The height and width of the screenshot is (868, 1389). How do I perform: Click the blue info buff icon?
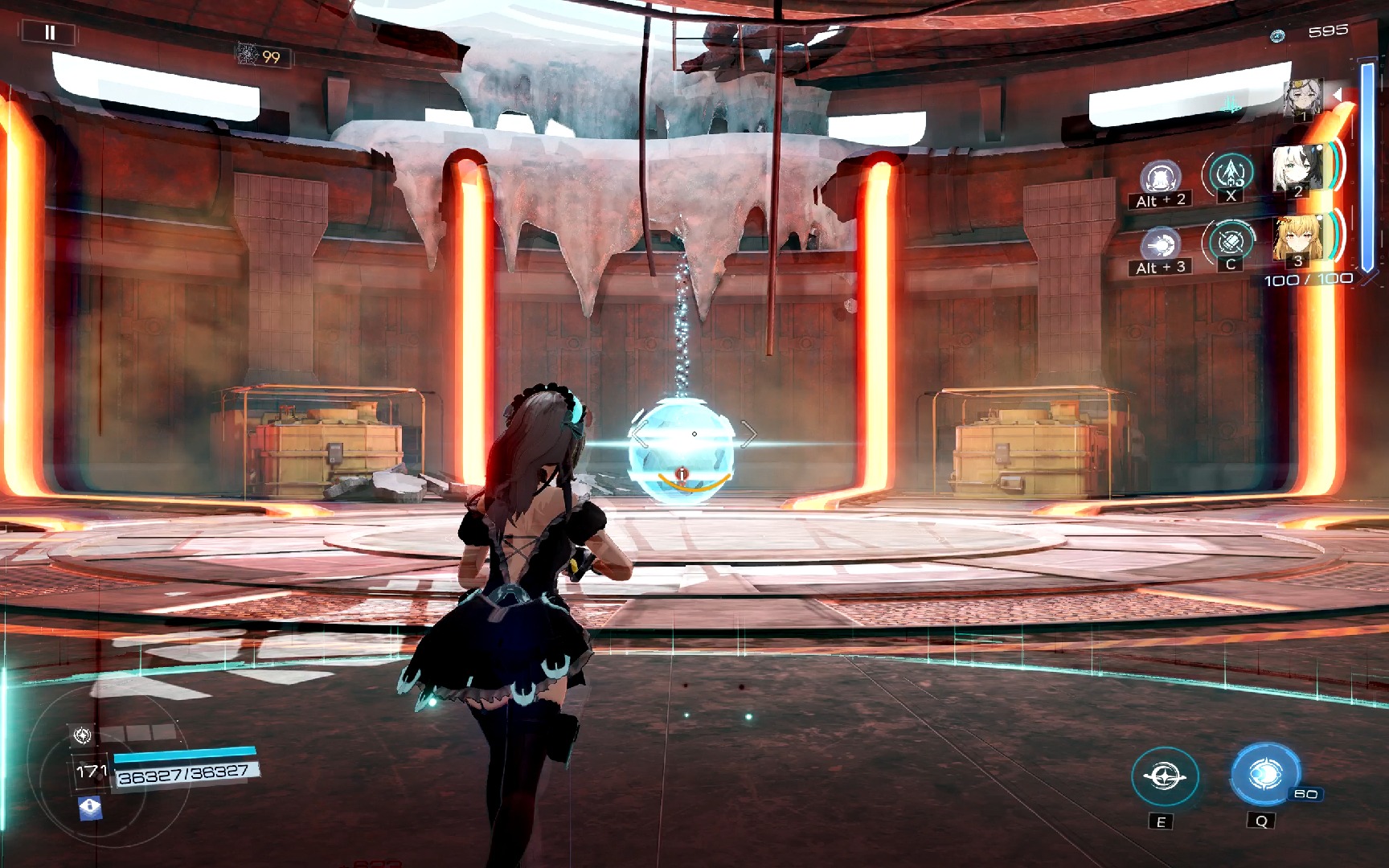[x=90, y=807]
